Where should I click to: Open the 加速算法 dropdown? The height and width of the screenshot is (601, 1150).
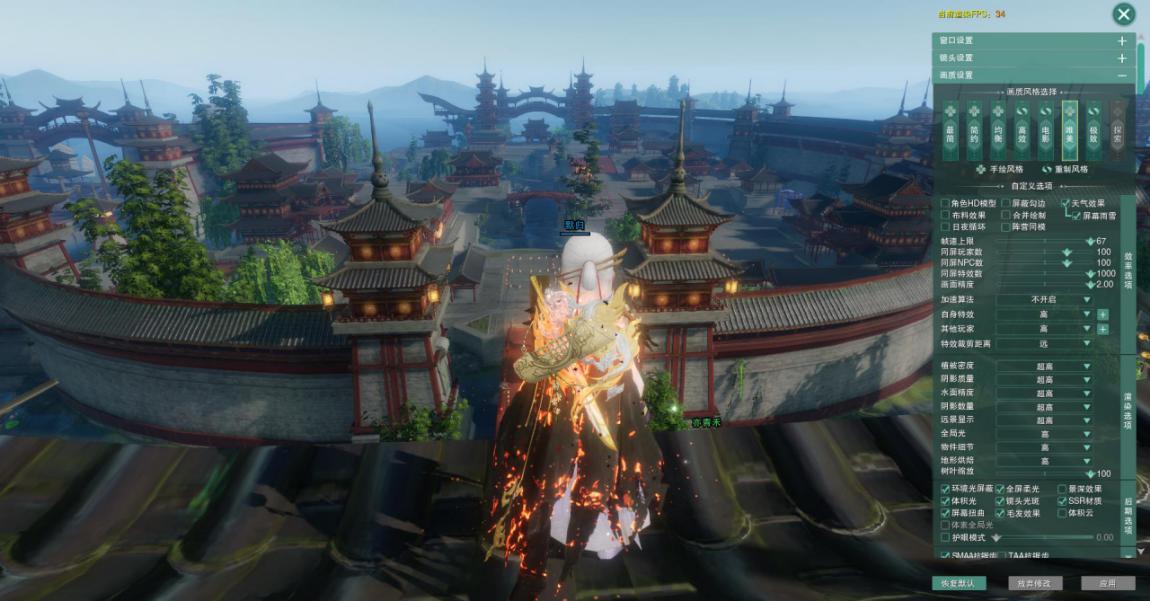tap(1045, 299)
